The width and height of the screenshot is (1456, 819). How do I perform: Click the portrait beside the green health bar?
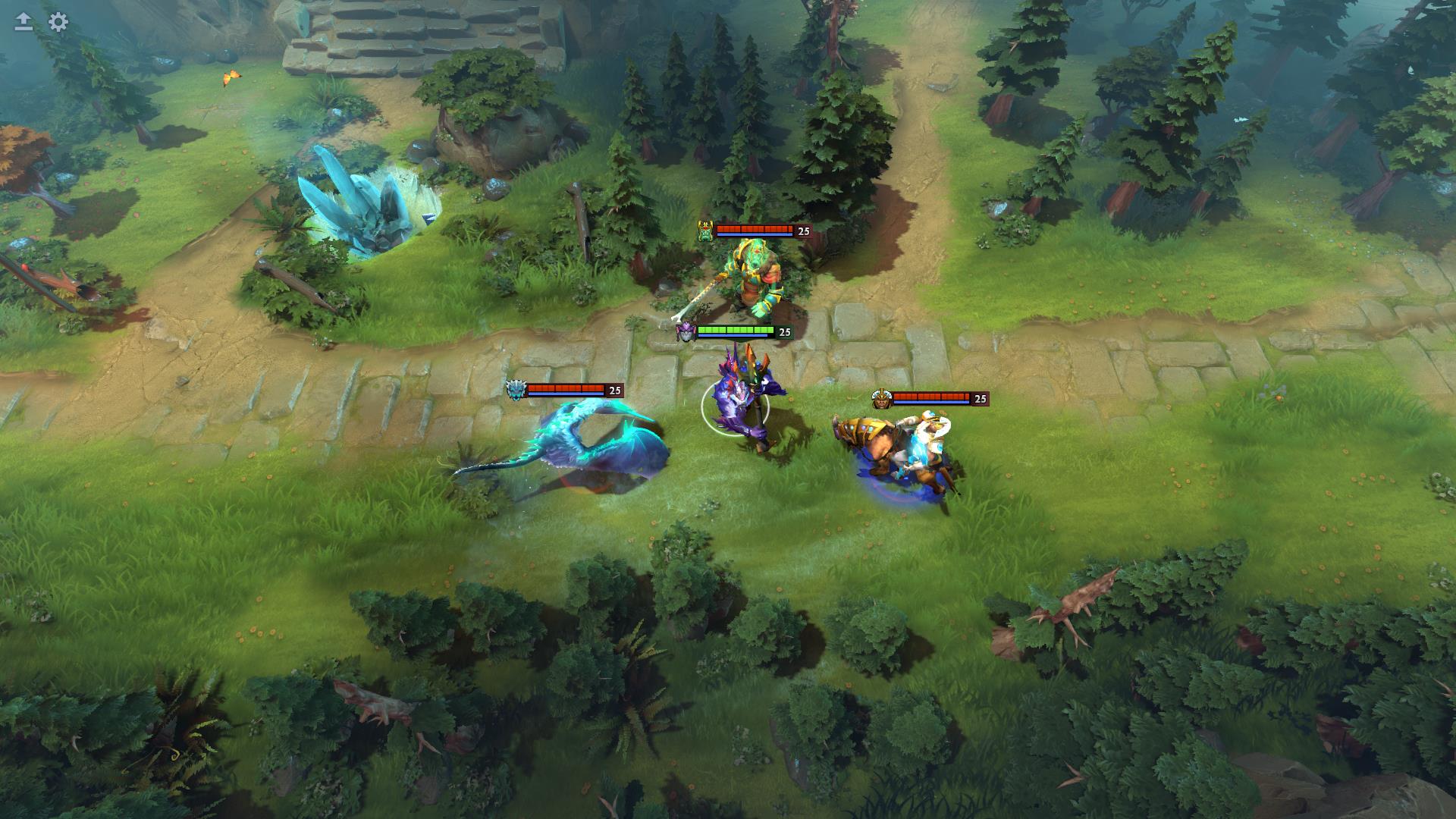tap(686, 332)
